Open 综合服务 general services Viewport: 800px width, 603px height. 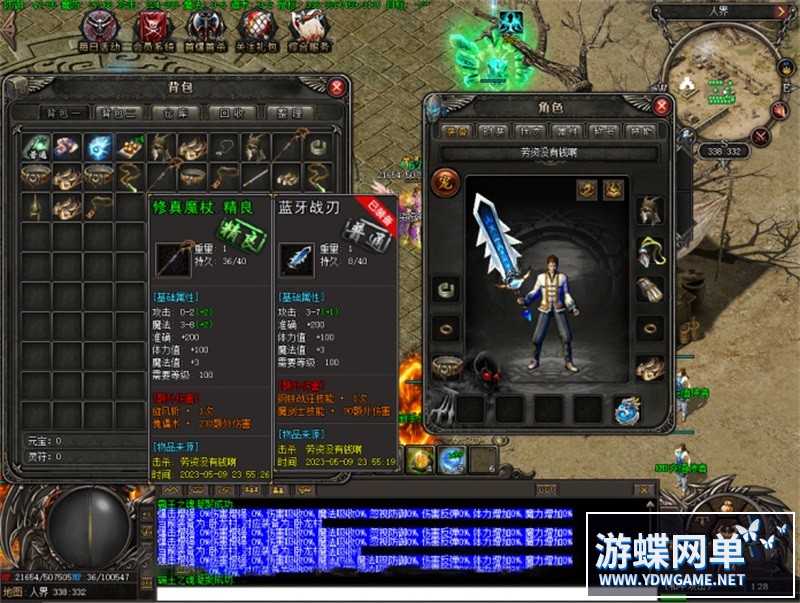coord(307,29)
